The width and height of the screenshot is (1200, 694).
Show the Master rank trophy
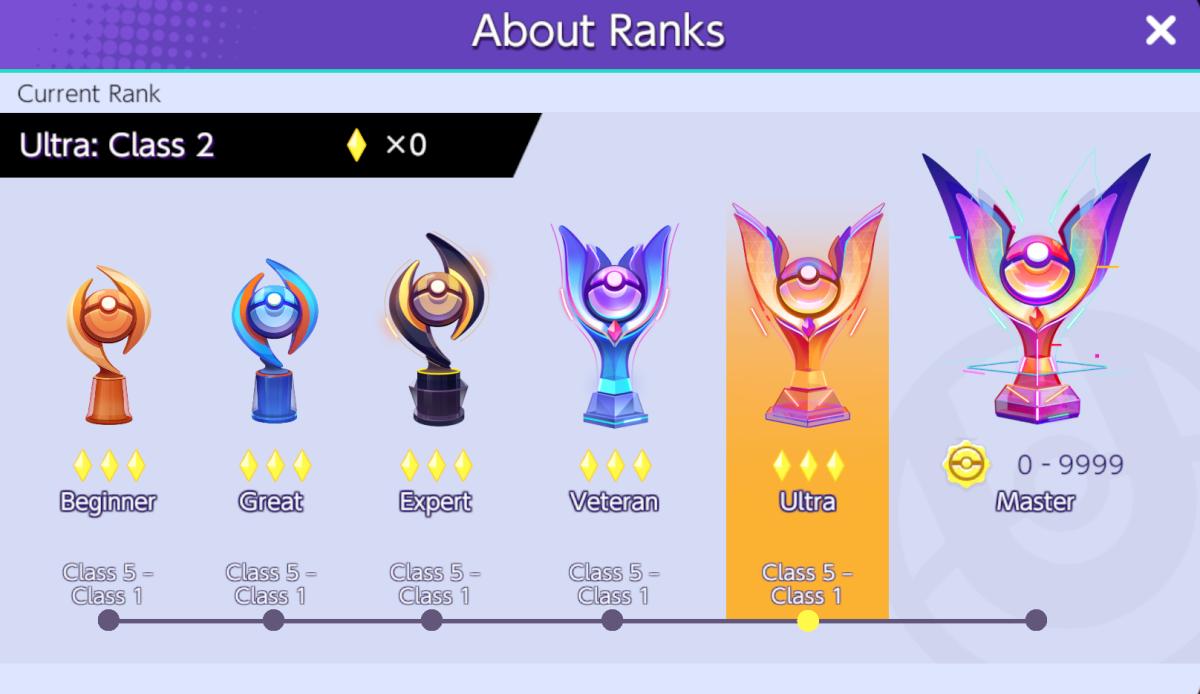pyautogui.click(x=1035, y=290)
